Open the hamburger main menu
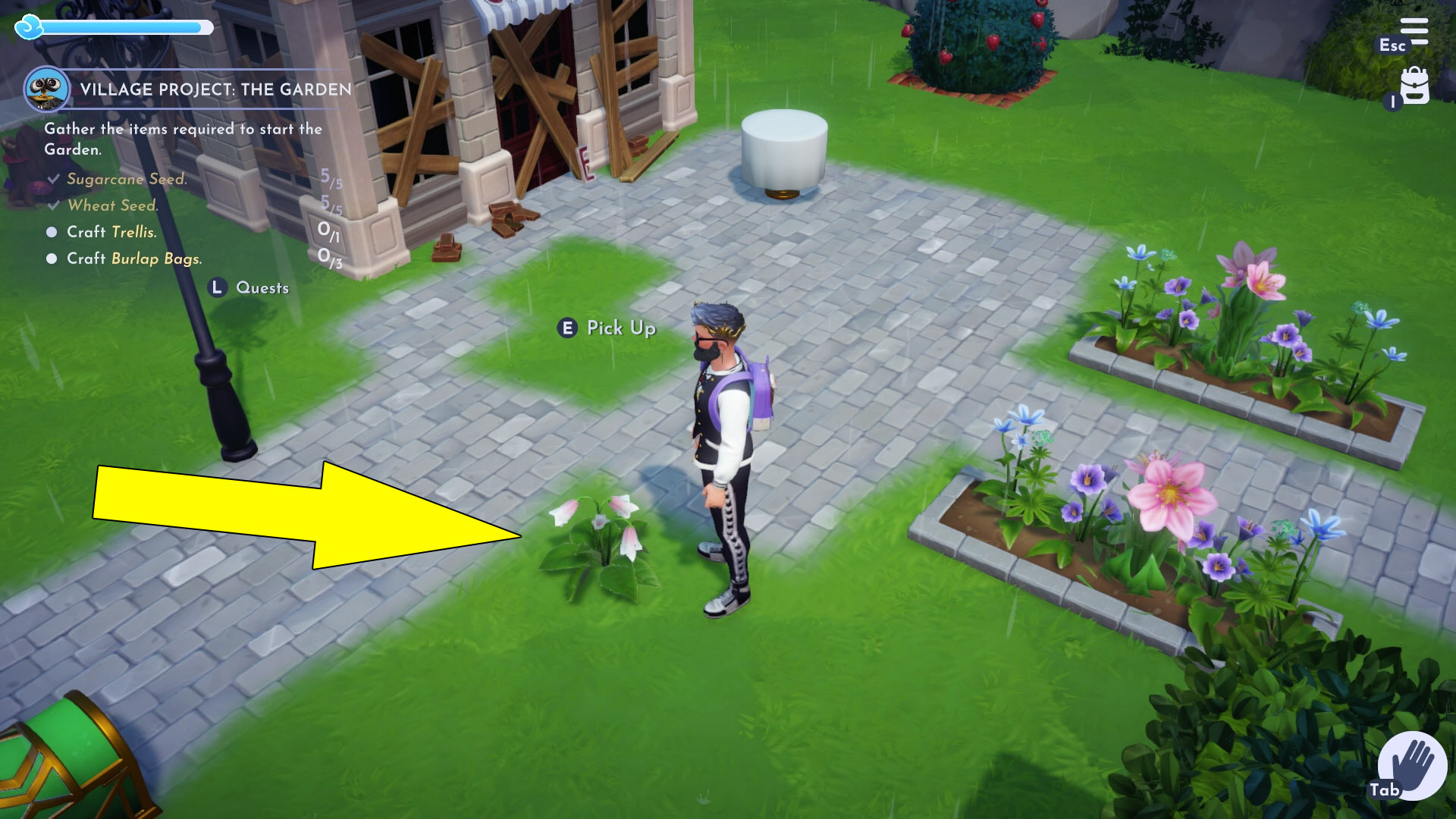This screenshot has height=819, width=1456. point(1414,32)
